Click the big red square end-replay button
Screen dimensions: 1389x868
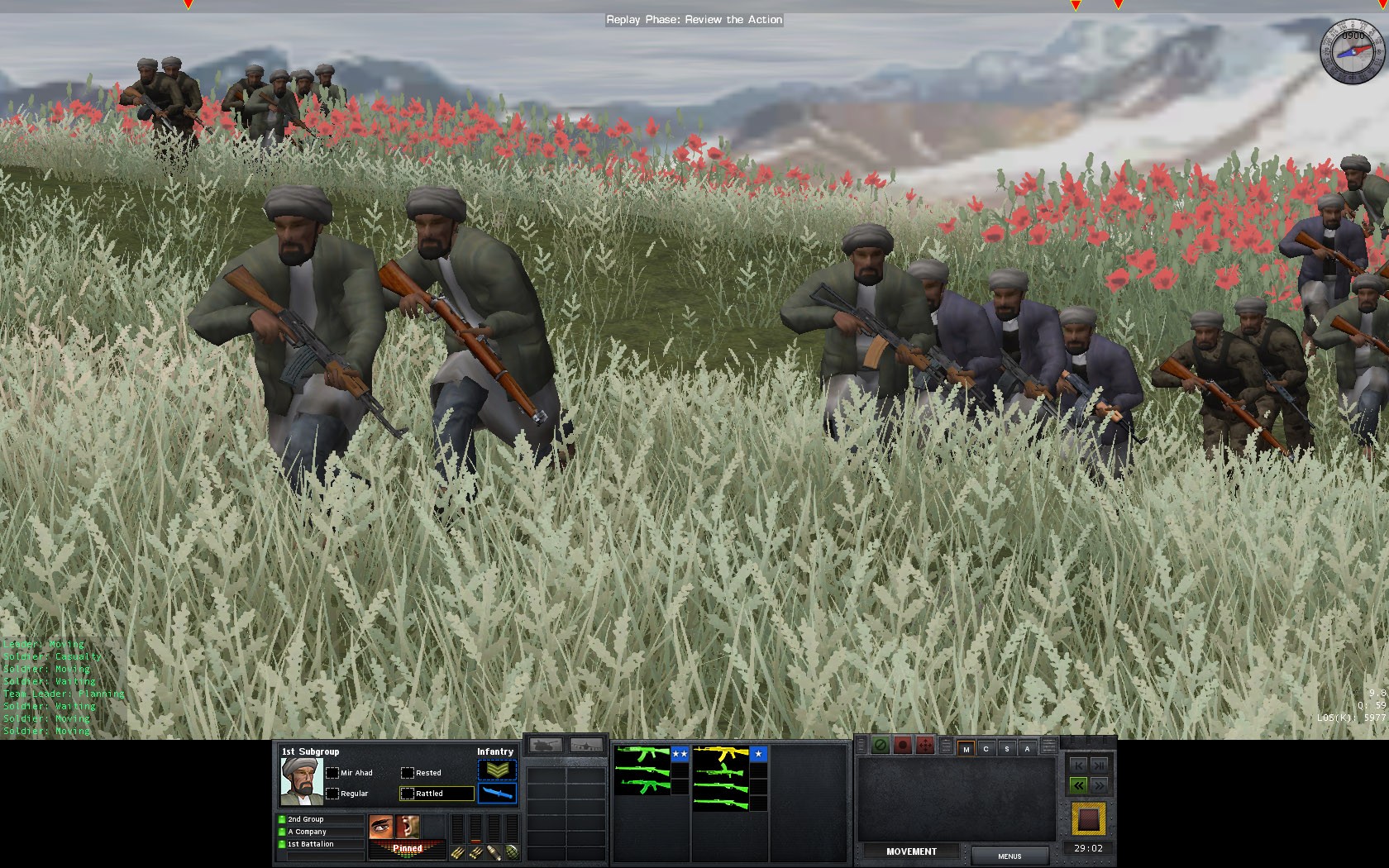[1088, 820]
